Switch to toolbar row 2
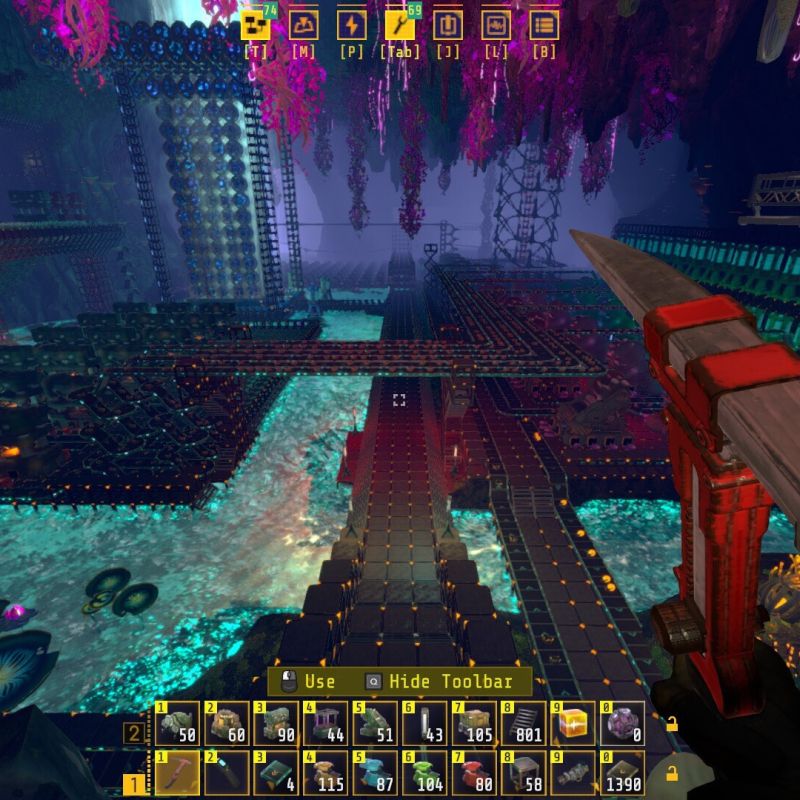The height and width of the screenshot is (800, 800). 133,733
